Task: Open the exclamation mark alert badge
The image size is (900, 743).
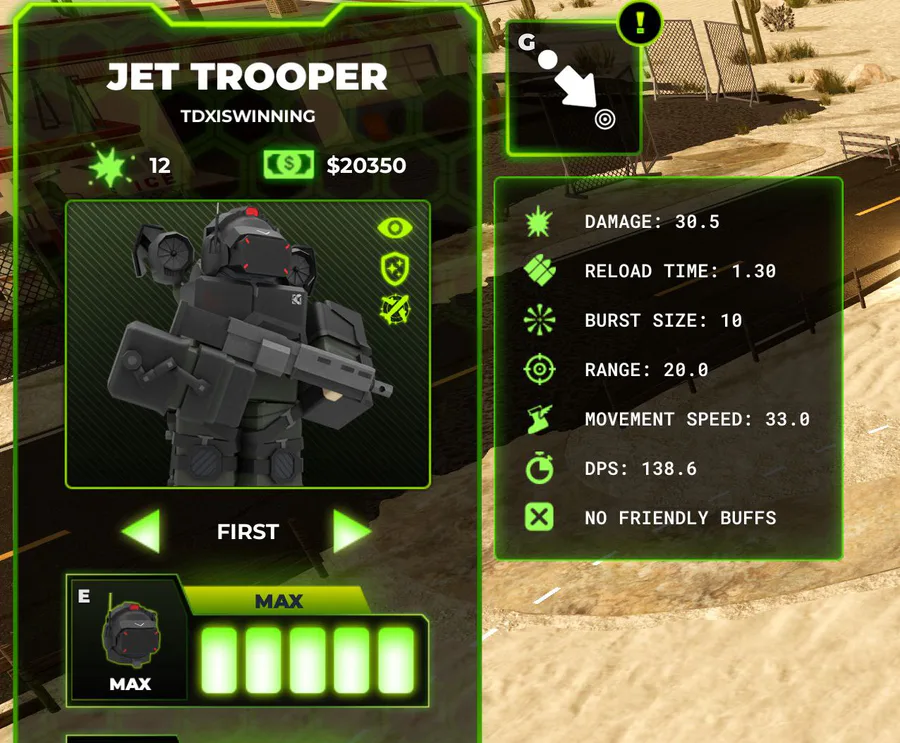Action: pyautogui.click(x=640, y=21)
